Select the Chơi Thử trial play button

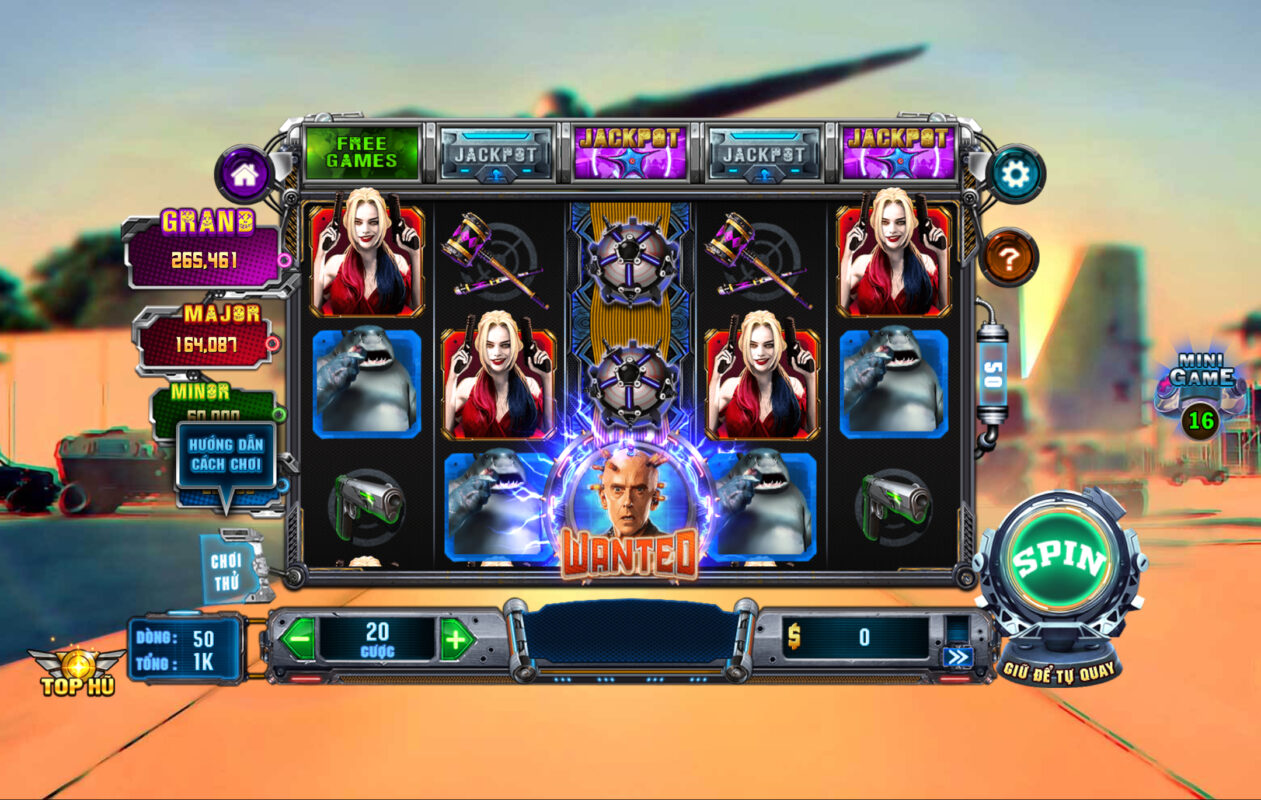227,567
